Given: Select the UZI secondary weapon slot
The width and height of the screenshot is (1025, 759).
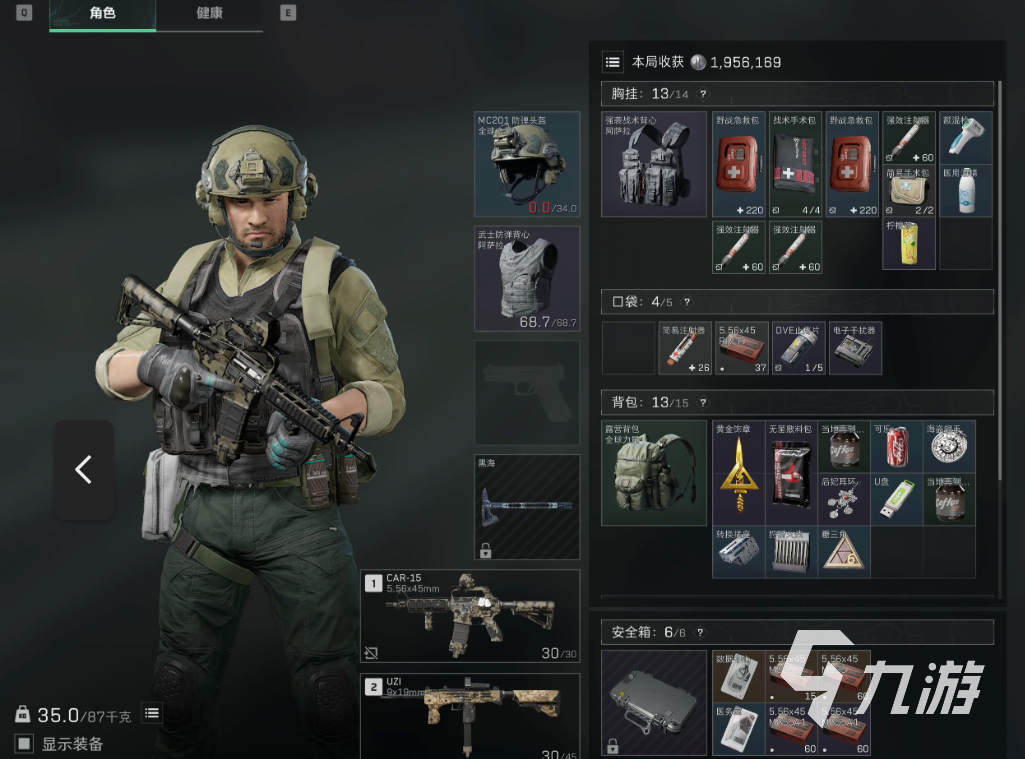Looking at the screenshot, I should click(470, 714).
